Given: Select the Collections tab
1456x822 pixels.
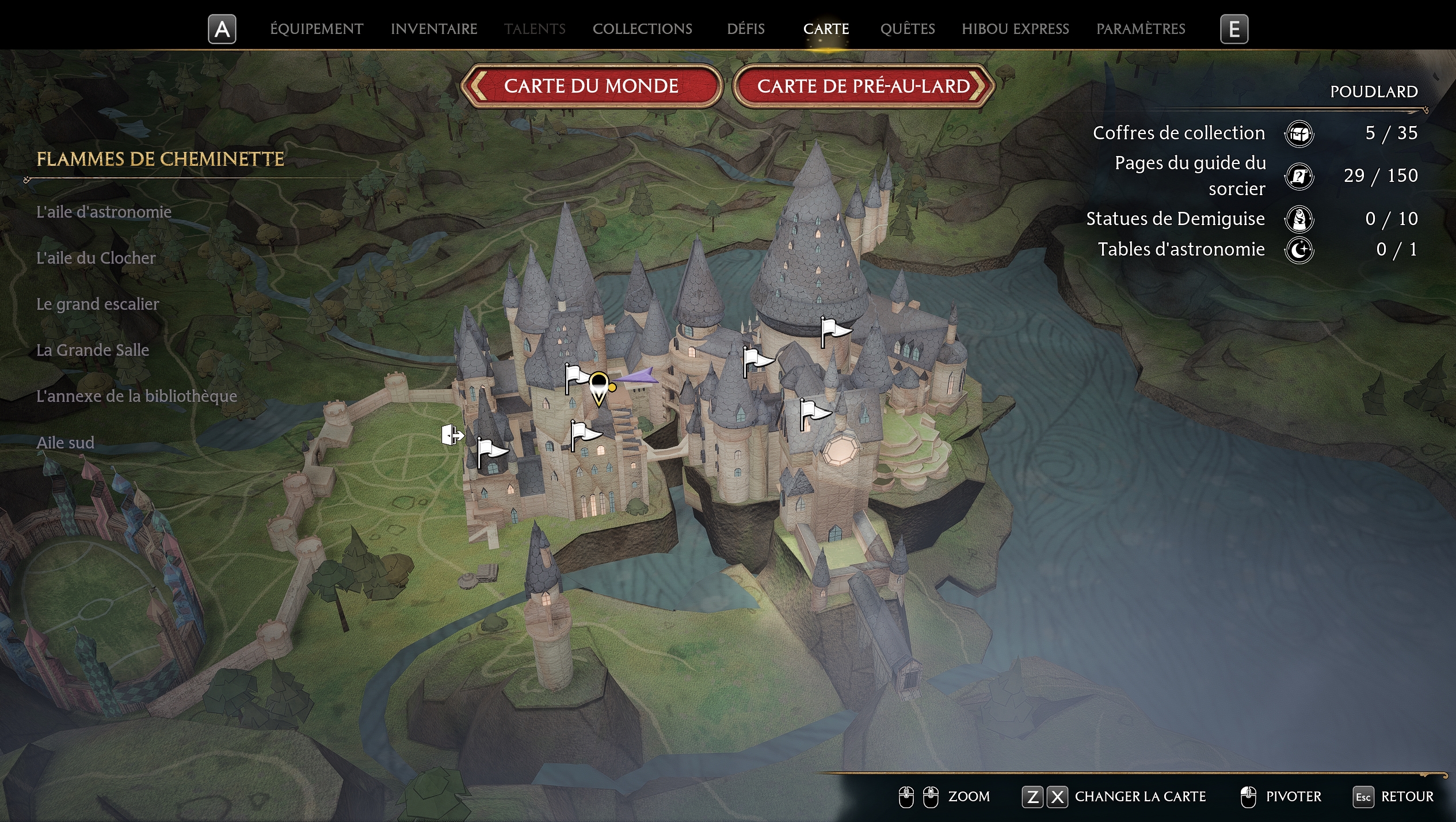Looking at the screenshot, I should (642, 29).
